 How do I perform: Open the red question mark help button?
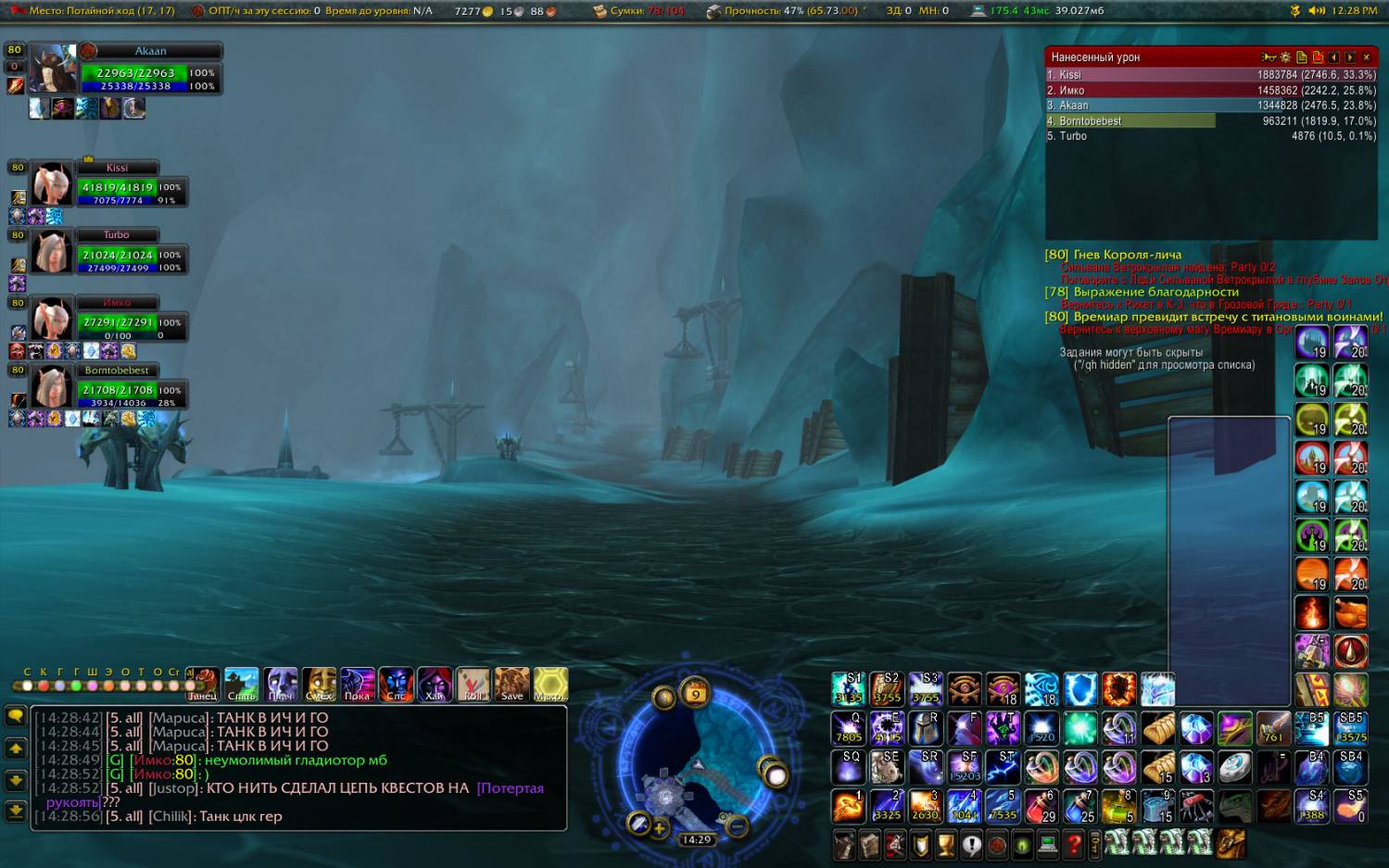point(1074,844)
